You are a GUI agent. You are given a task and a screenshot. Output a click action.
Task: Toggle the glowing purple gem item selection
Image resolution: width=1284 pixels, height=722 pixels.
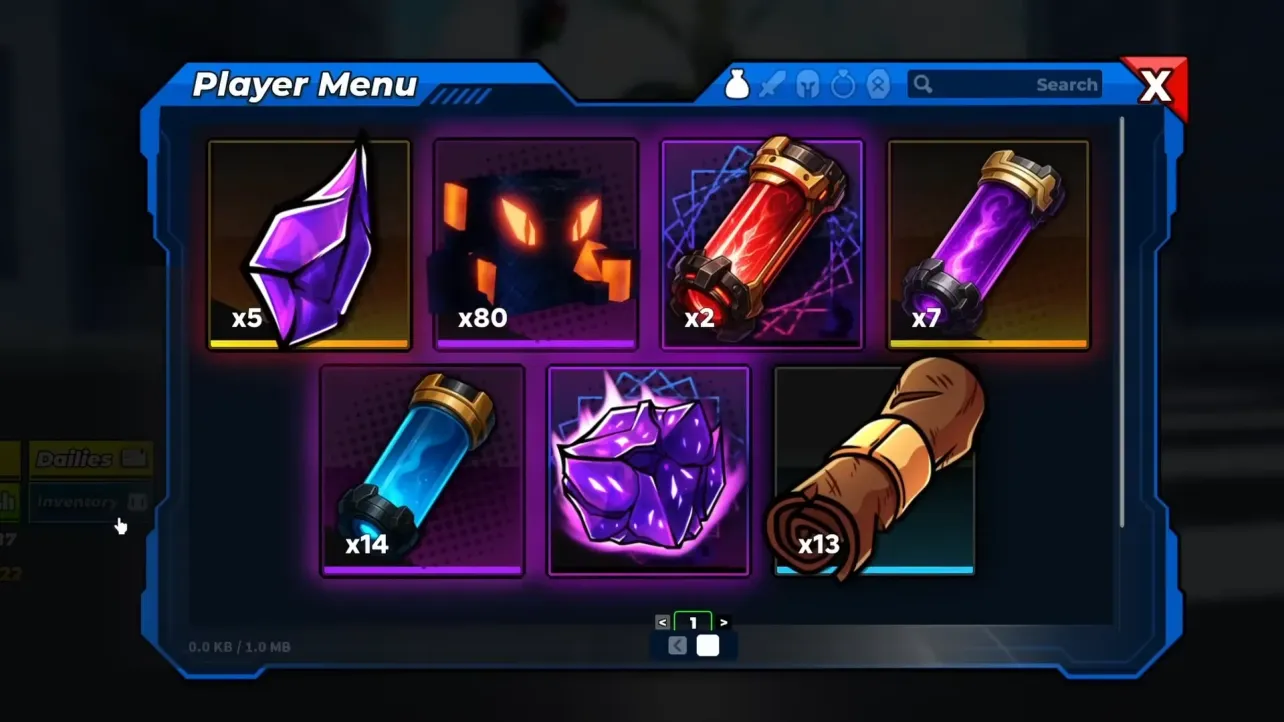coord(649,470)
